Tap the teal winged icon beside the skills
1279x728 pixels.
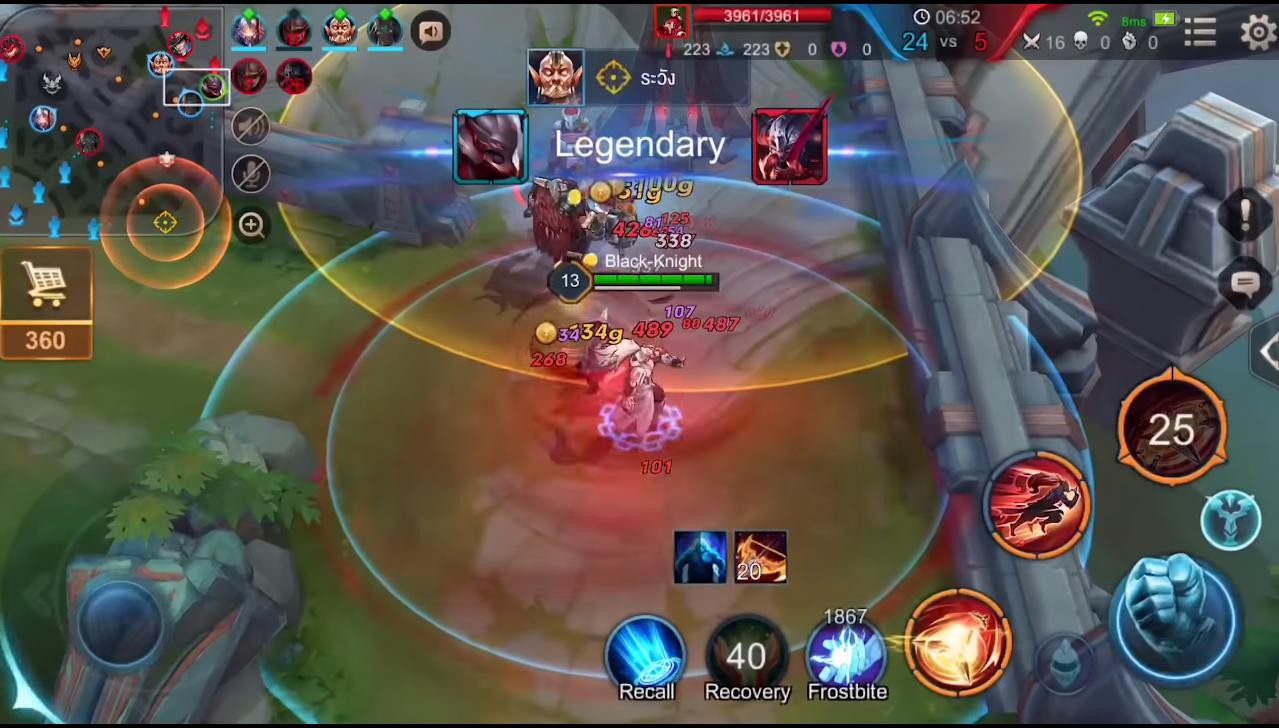1231,520
